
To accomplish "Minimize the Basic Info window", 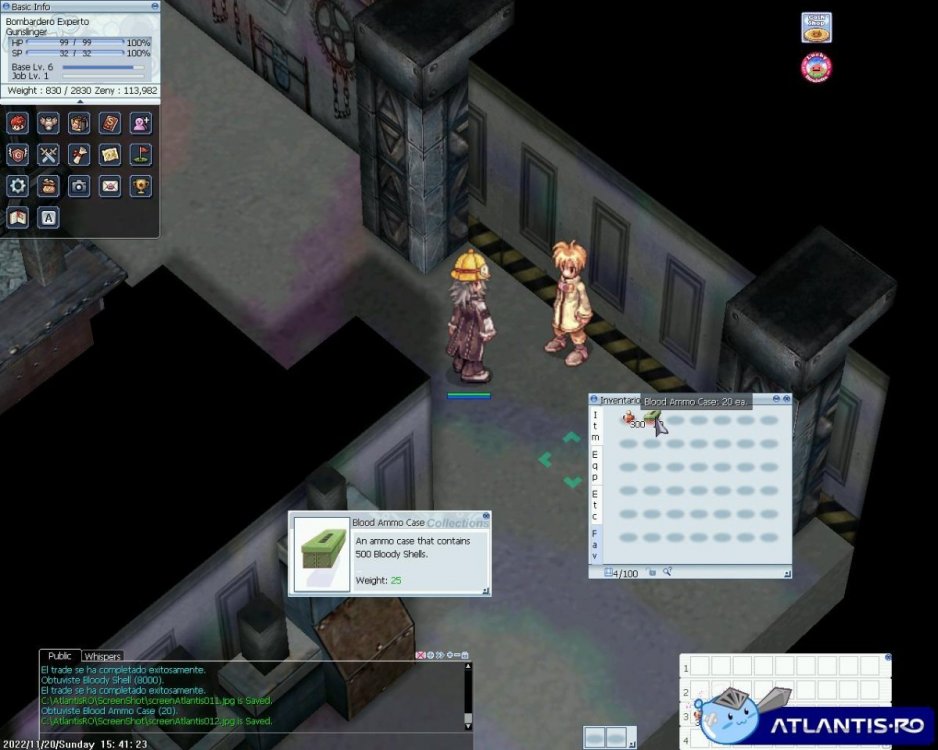I will pyautogui.click(x=155, y=6).
